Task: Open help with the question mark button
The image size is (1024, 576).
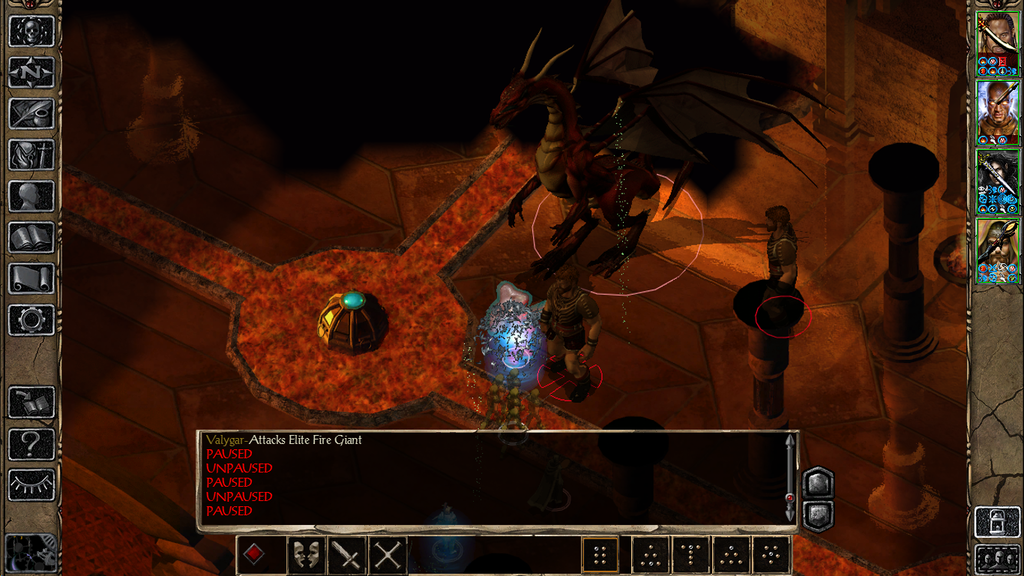Action: point(30,444)
